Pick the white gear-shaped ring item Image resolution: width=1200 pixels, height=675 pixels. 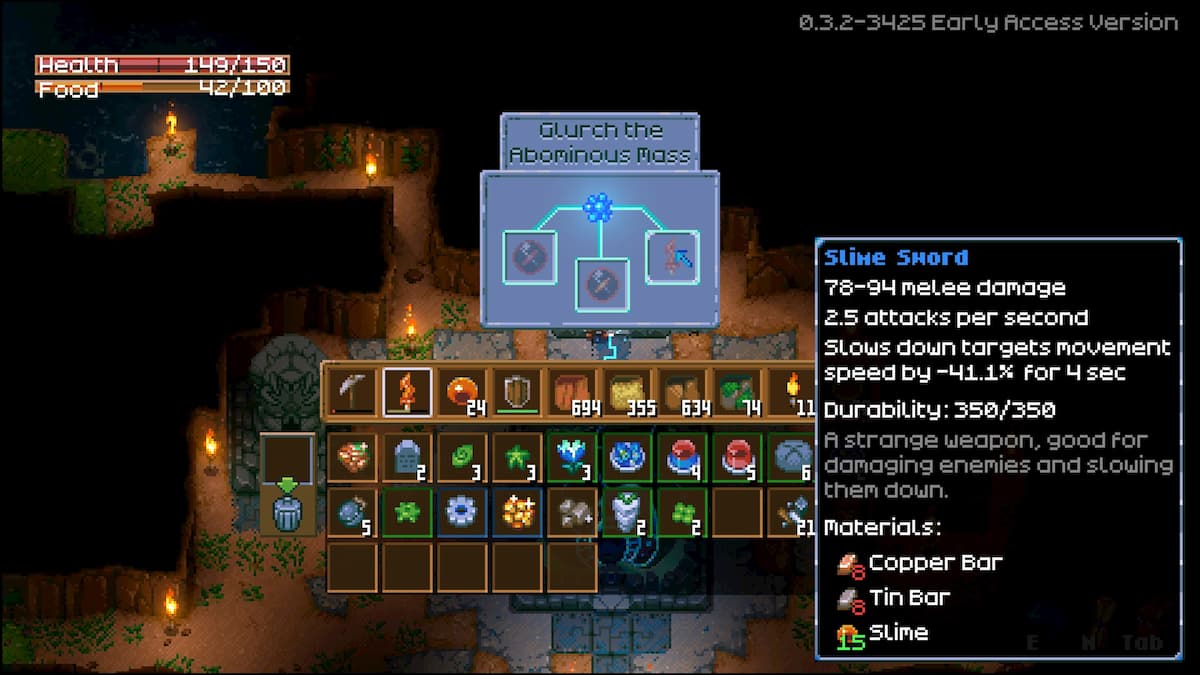(x=462, y=512)
